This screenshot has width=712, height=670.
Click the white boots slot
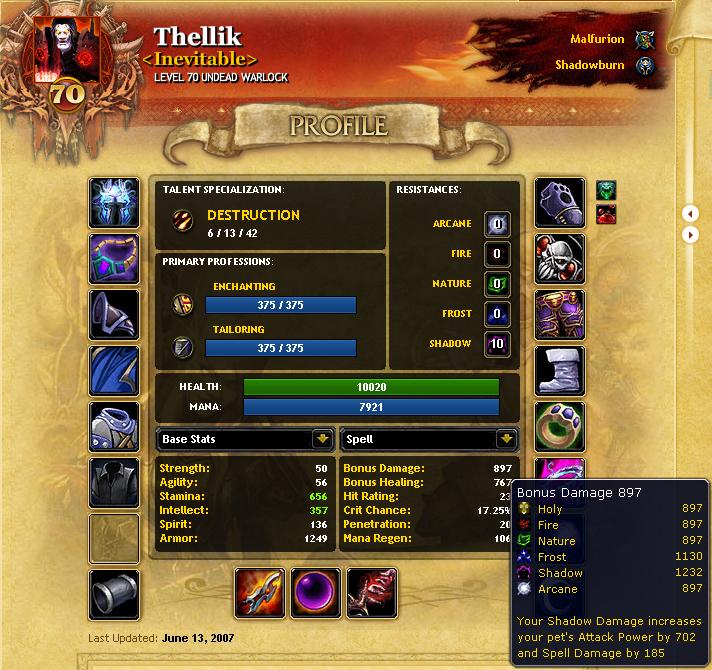pyautogui.click(x=559, y=371)
